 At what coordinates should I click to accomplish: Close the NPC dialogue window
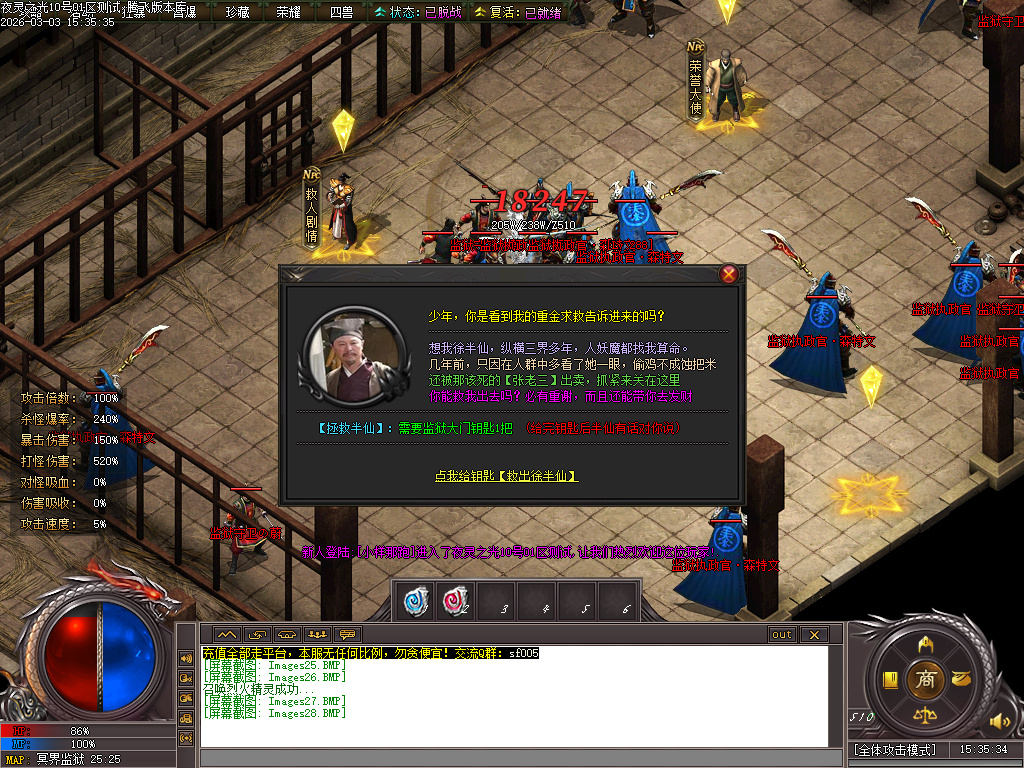729,274
